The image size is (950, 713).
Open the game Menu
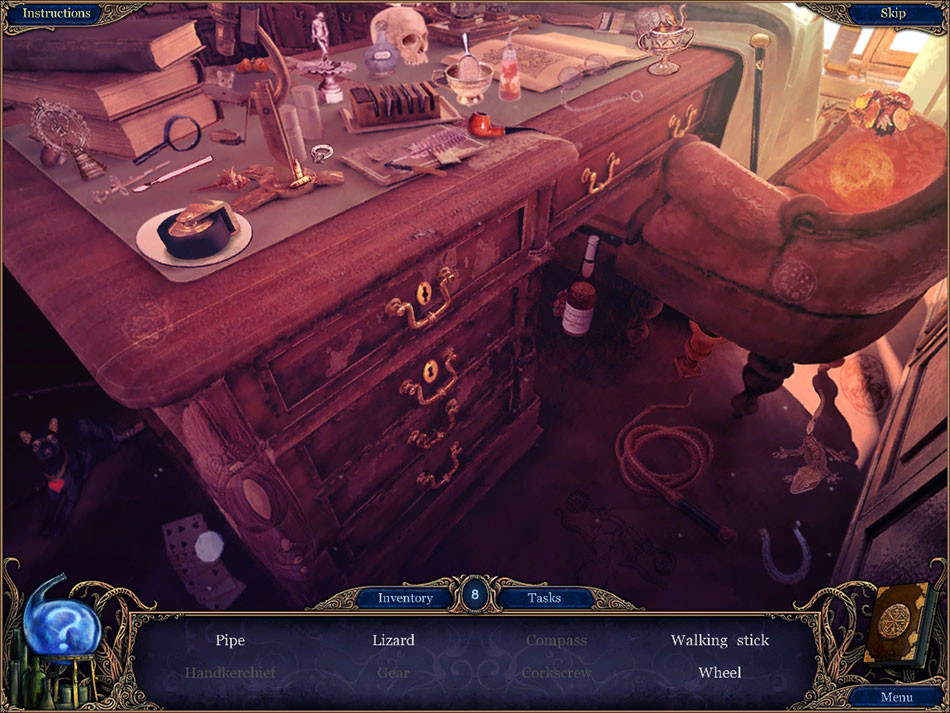(x=895, y=697)
